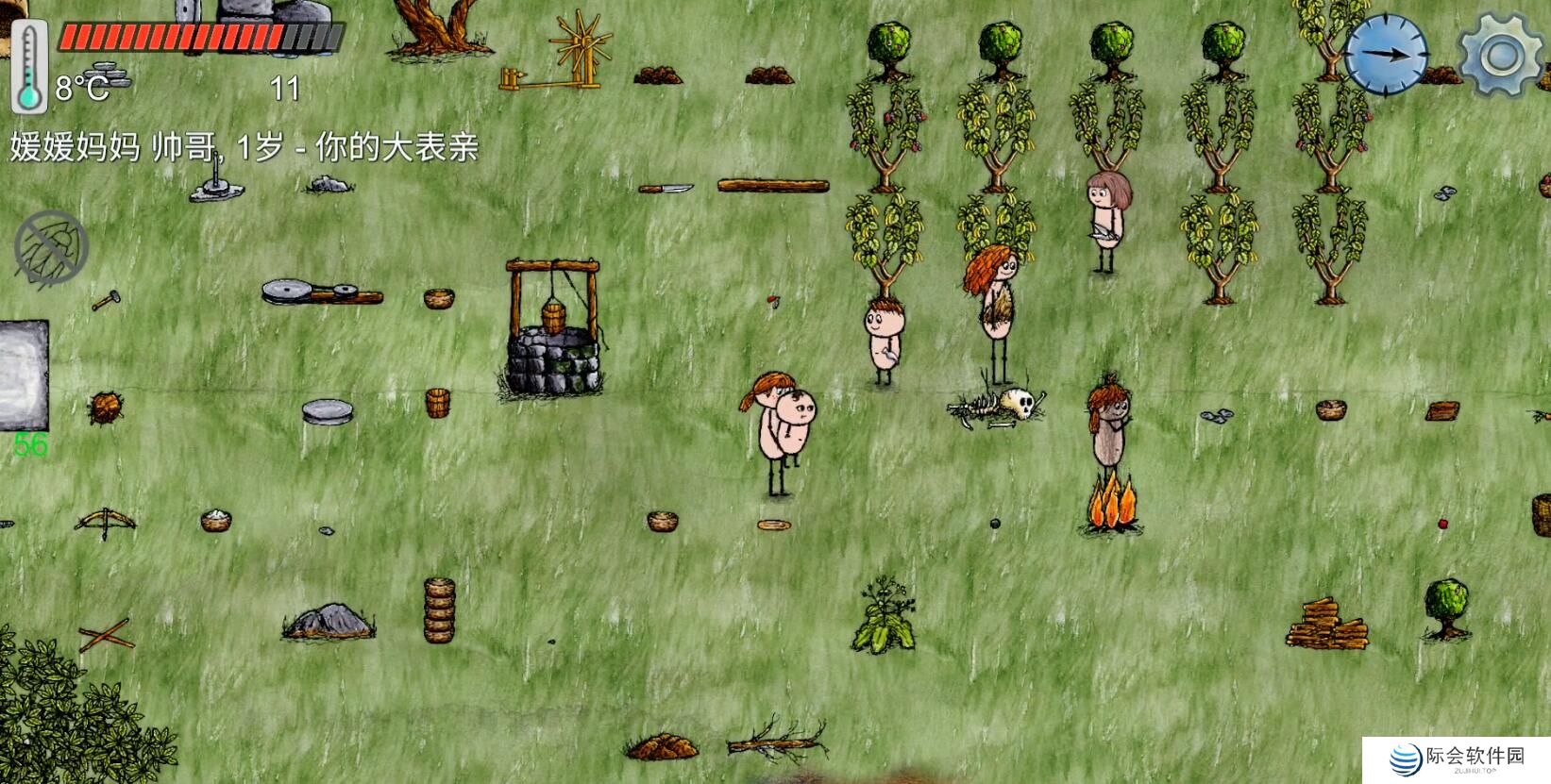Tap the thermometer temperature icon
This screenshot has height=784, width=1551.
29,68
